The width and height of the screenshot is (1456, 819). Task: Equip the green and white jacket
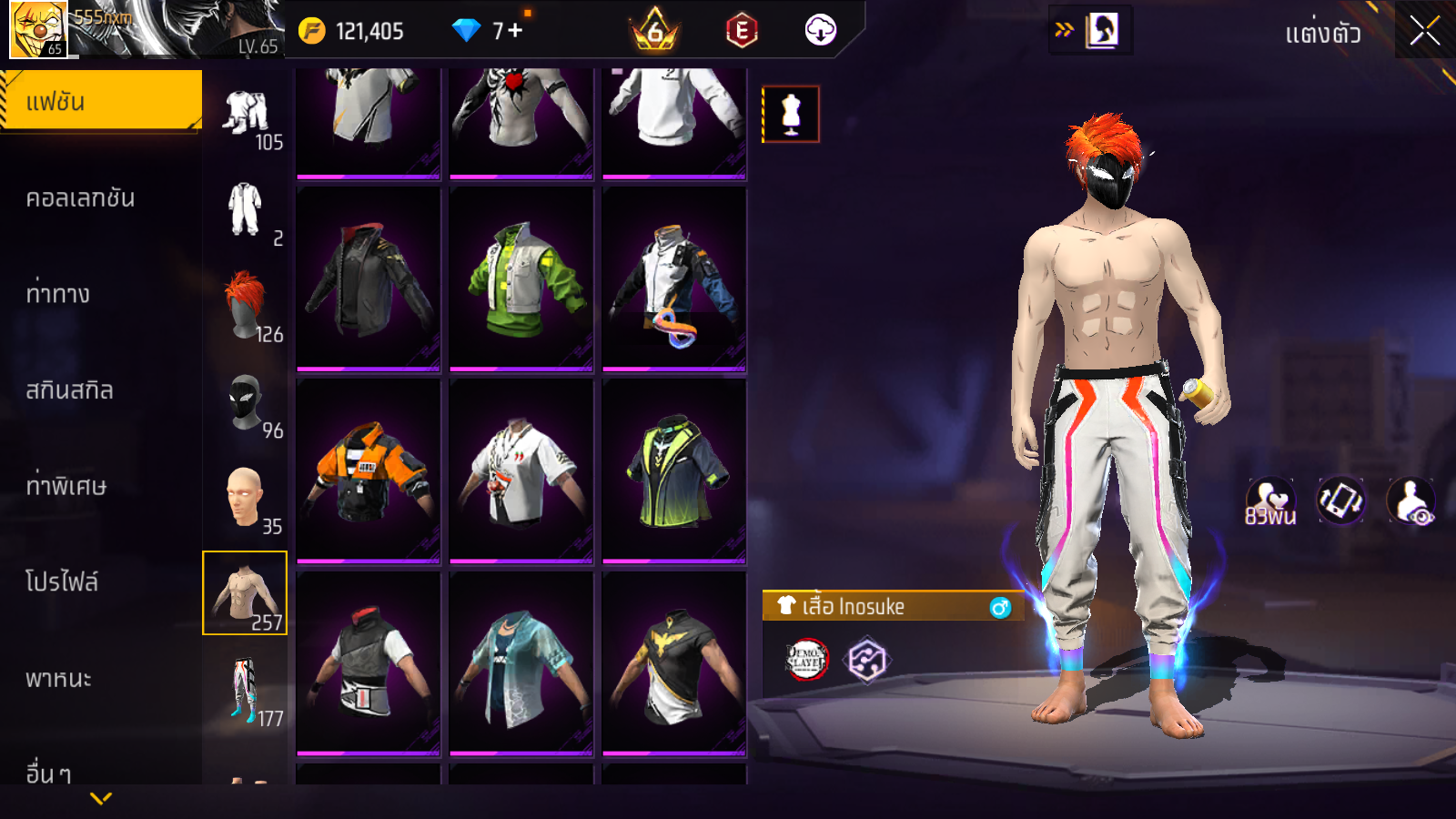521,278
